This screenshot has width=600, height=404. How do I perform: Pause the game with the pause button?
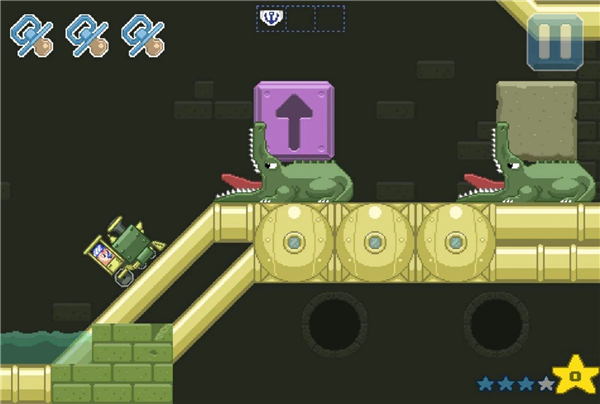[555, 42]
